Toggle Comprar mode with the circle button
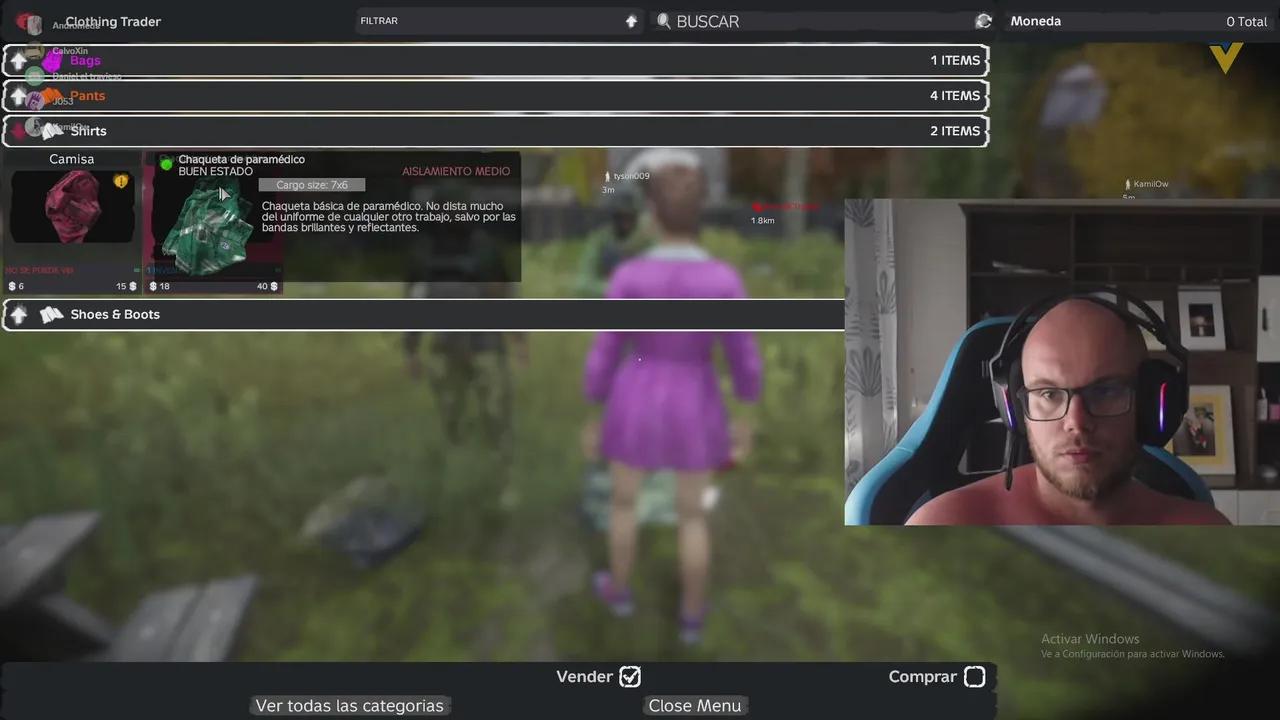 pos(974,676)
